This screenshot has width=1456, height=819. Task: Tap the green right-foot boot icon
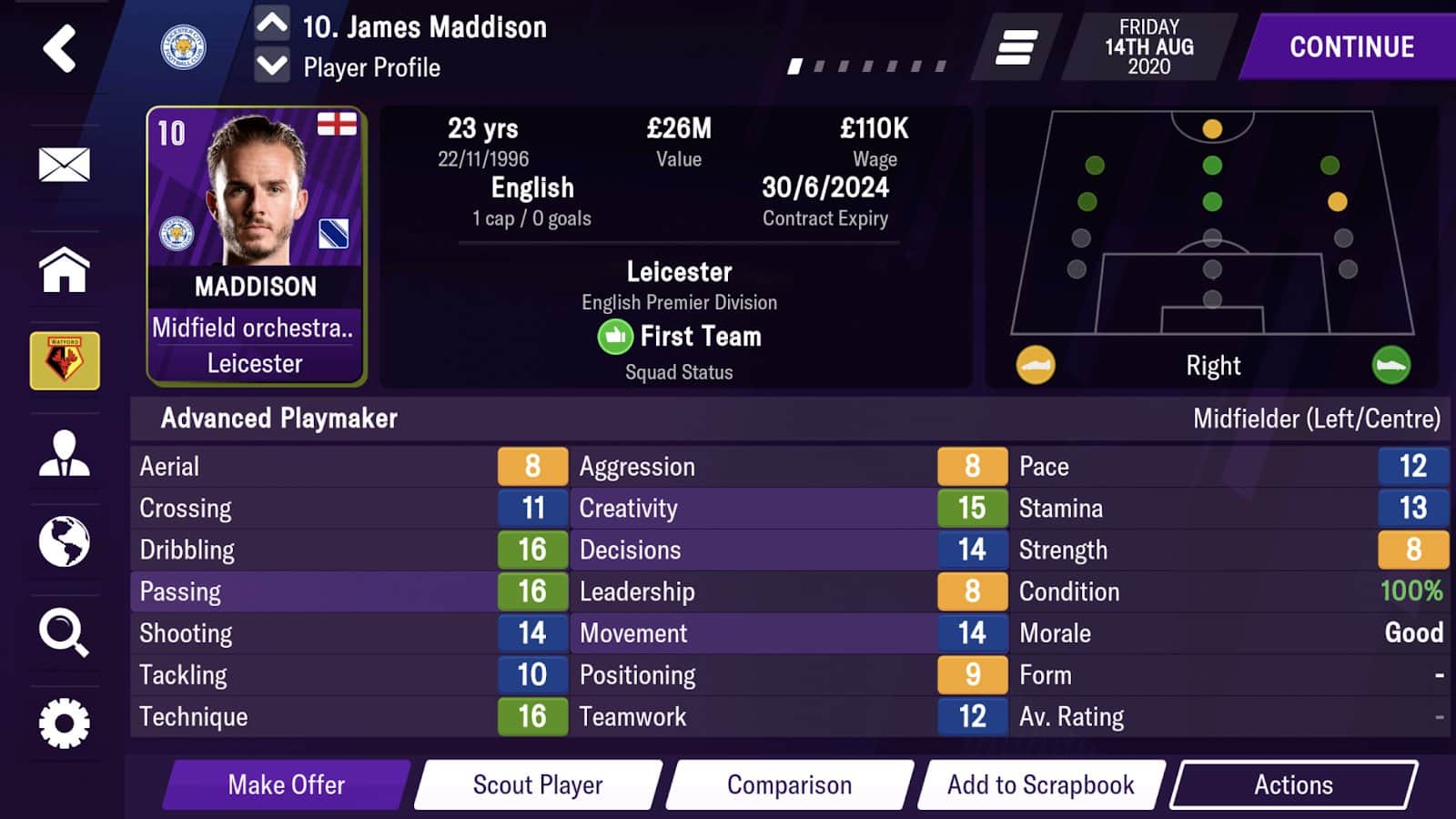(1390, 365)
